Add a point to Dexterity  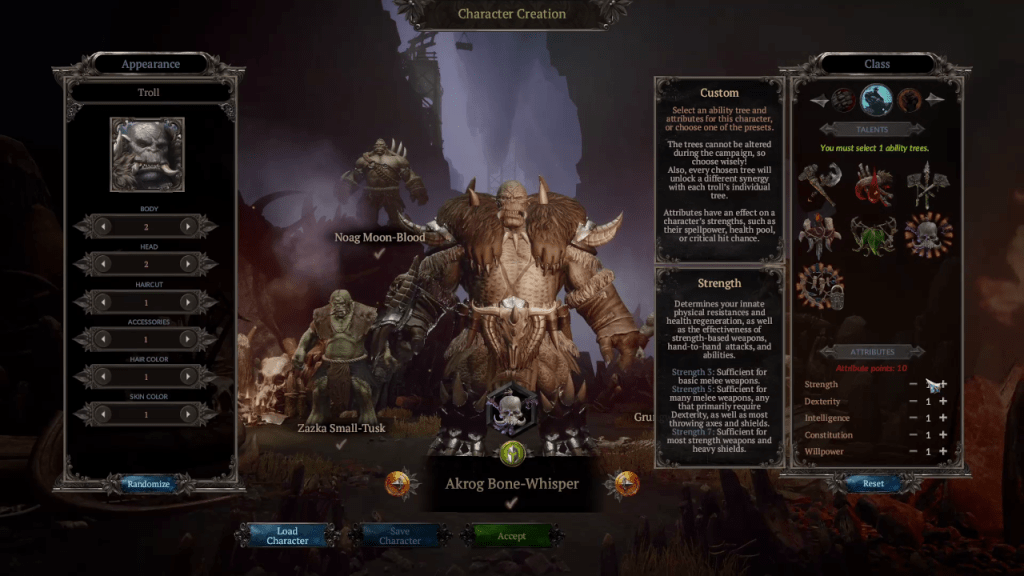click(943, 402)
